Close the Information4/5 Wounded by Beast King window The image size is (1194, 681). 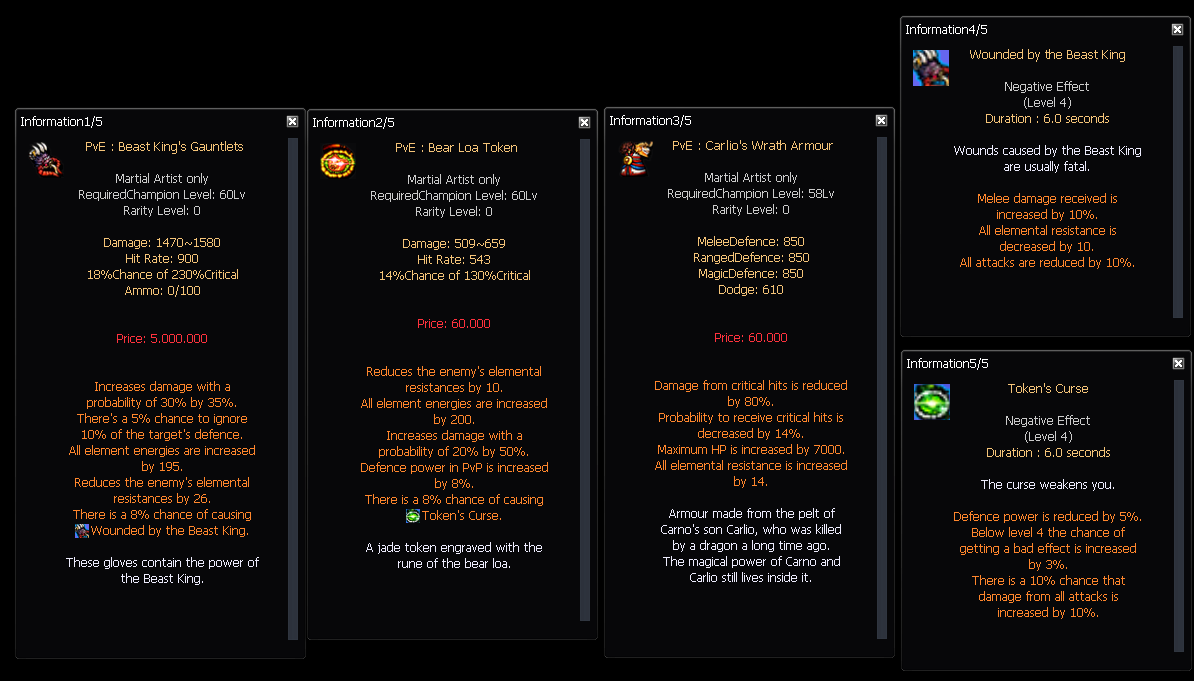pyautogui.click(x=1177, y=29)
